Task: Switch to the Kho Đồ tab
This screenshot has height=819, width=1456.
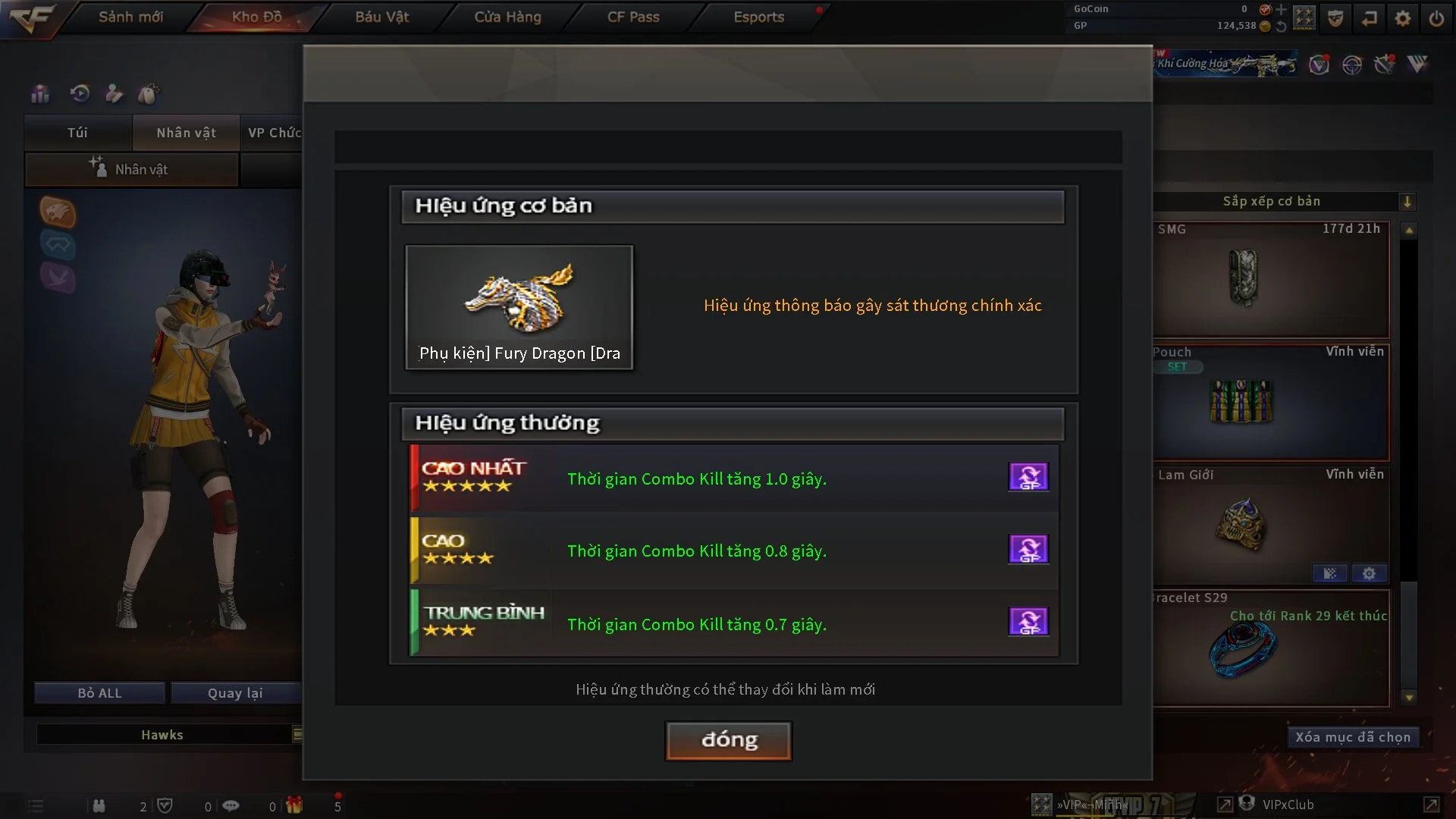Action: tap(256, 17)
